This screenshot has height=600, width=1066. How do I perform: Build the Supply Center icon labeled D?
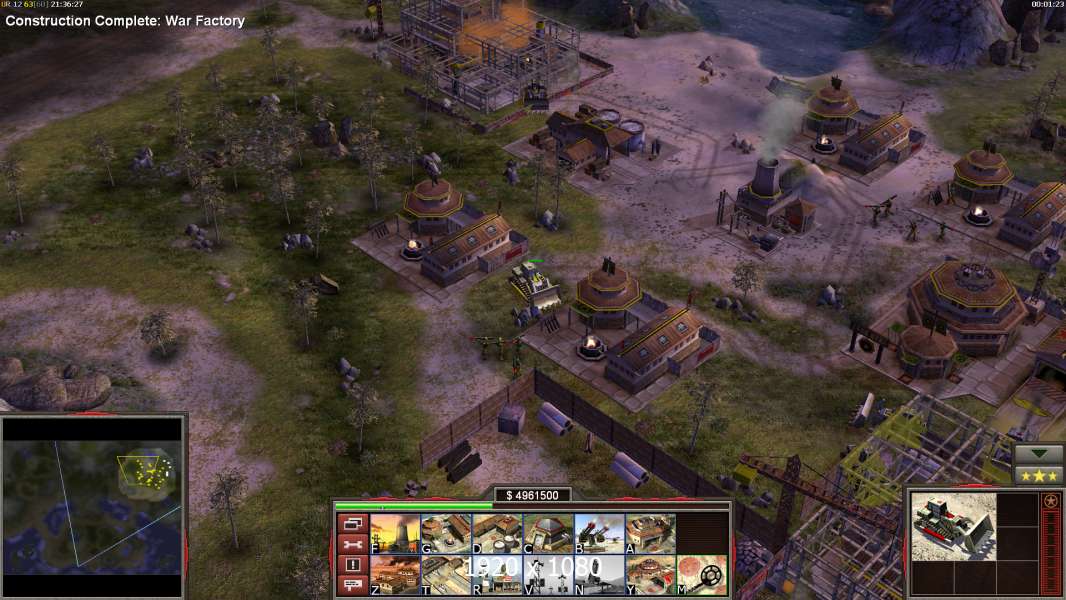point(497,534)
